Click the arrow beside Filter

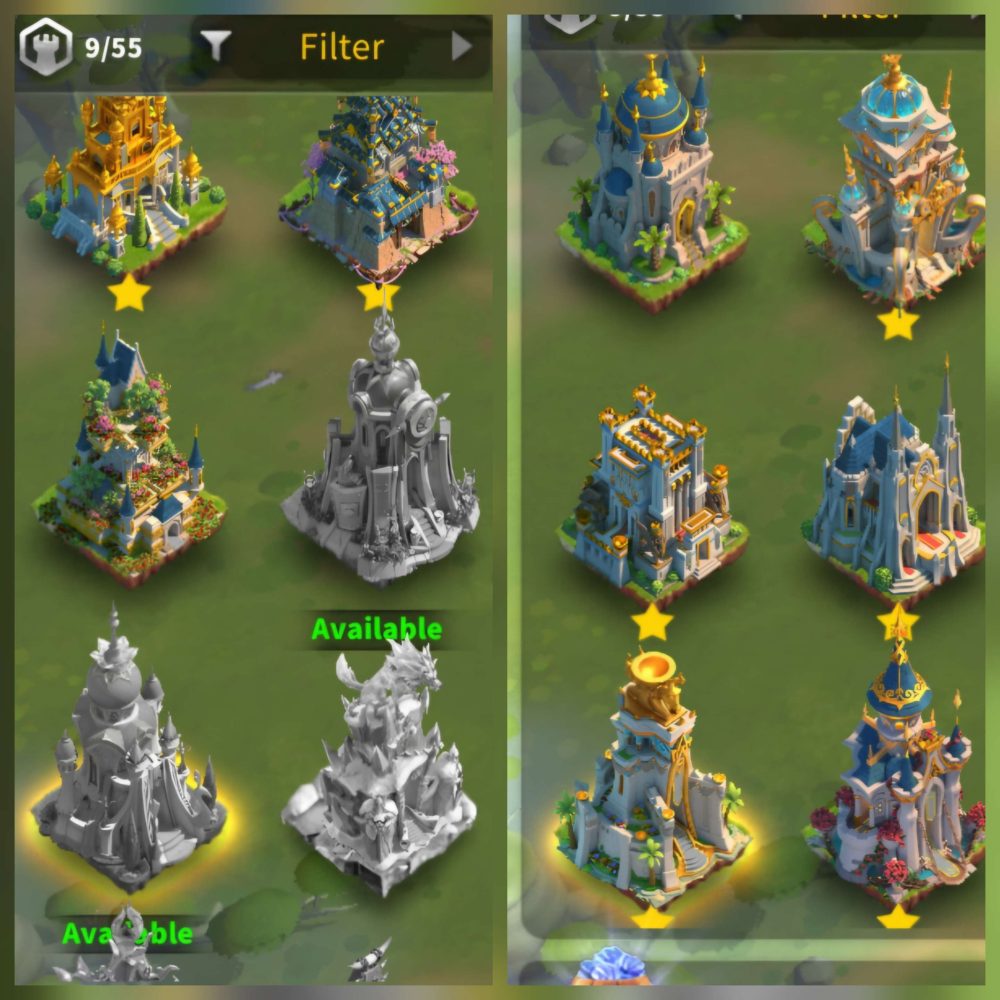(x=461, y=46)
